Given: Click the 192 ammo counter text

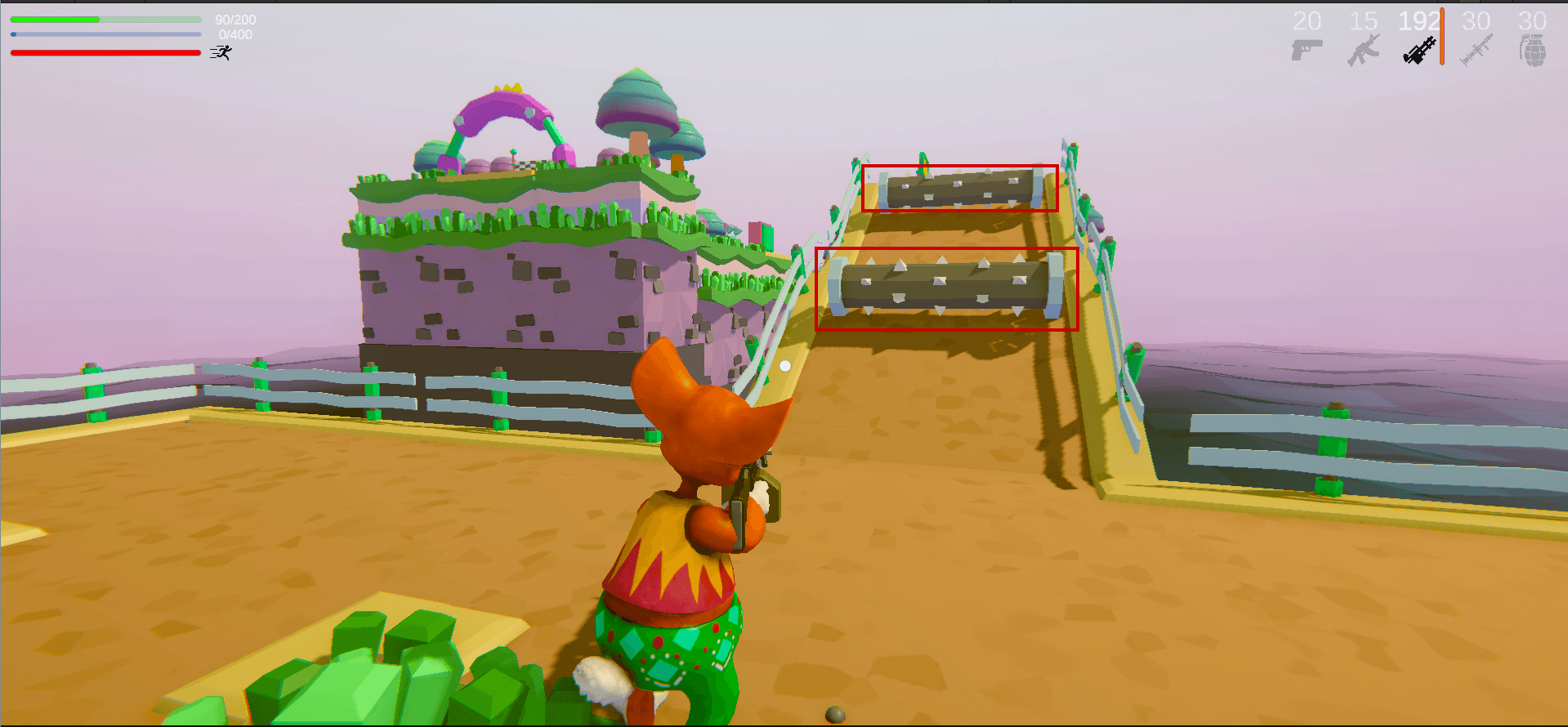Looking at the screenshot, I should pos(1419,20).
